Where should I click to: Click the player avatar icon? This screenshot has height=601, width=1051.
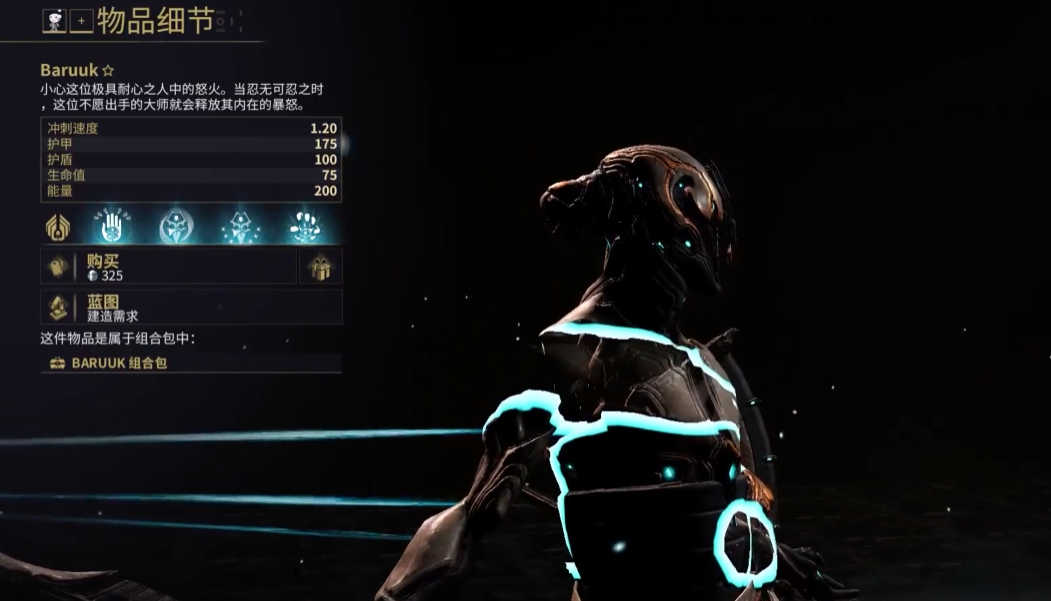point(54,21)
